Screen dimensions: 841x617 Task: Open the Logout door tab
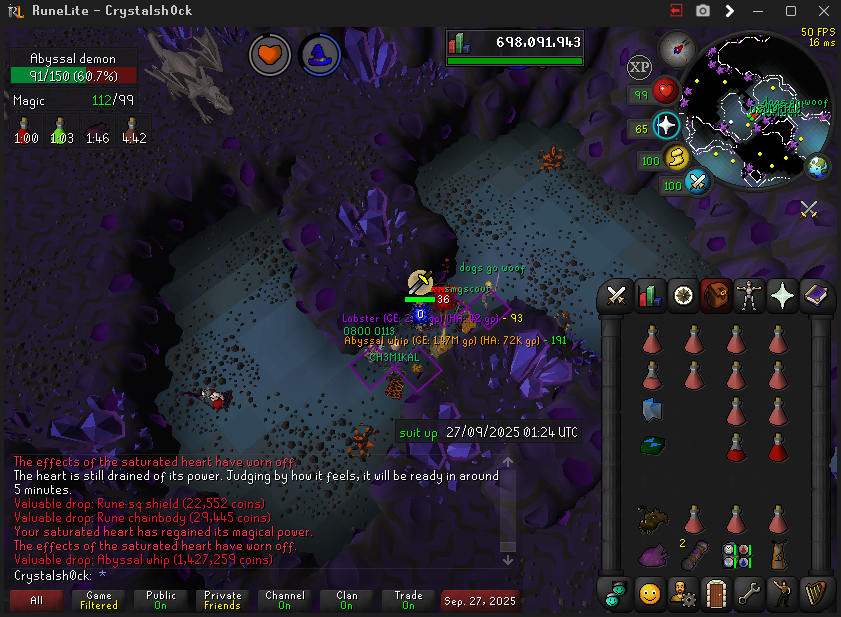pos(715,592)
